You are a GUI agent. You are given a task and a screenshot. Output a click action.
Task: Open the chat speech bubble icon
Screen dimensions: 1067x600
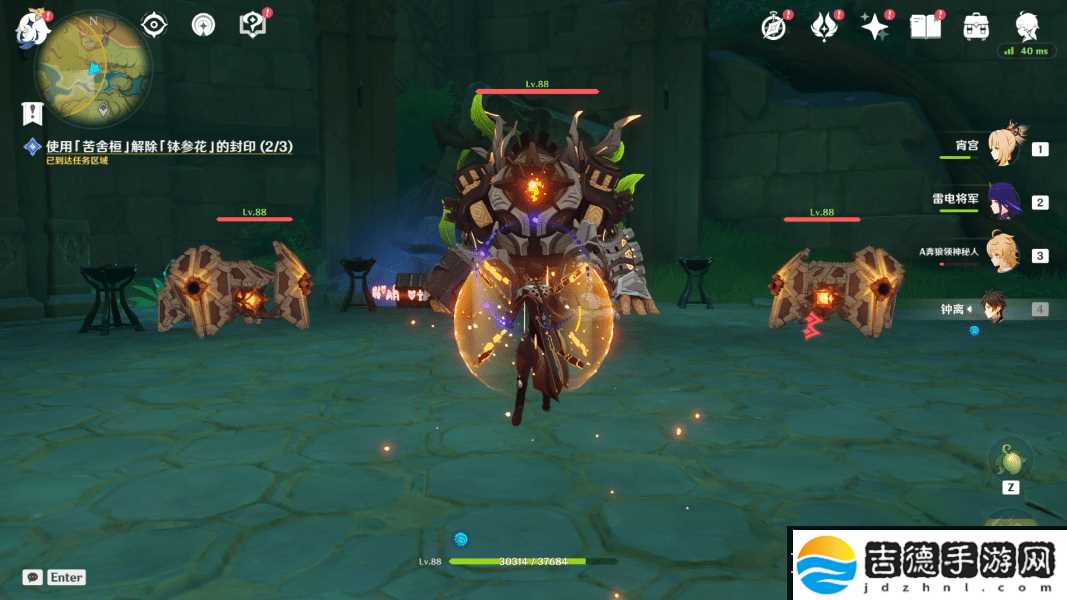pos(33,577)
